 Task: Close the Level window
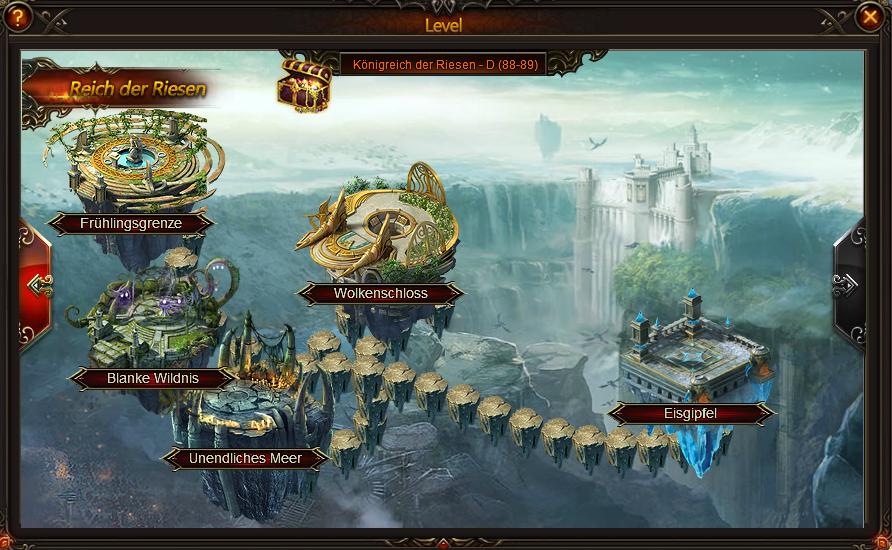[869, 17]
